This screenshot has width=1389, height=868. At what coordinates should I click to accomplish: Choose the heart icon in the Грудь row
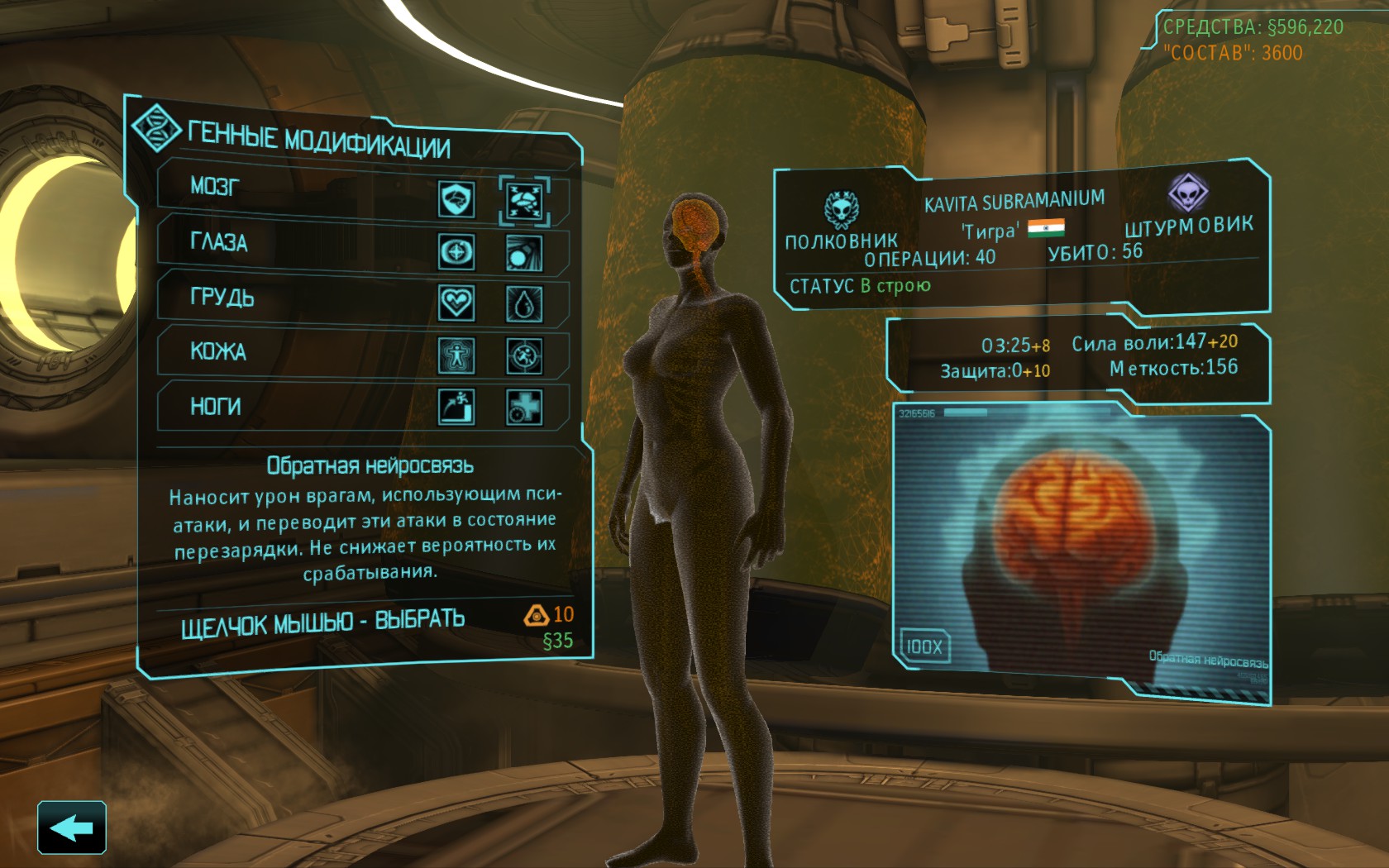(x=456, y=303)
